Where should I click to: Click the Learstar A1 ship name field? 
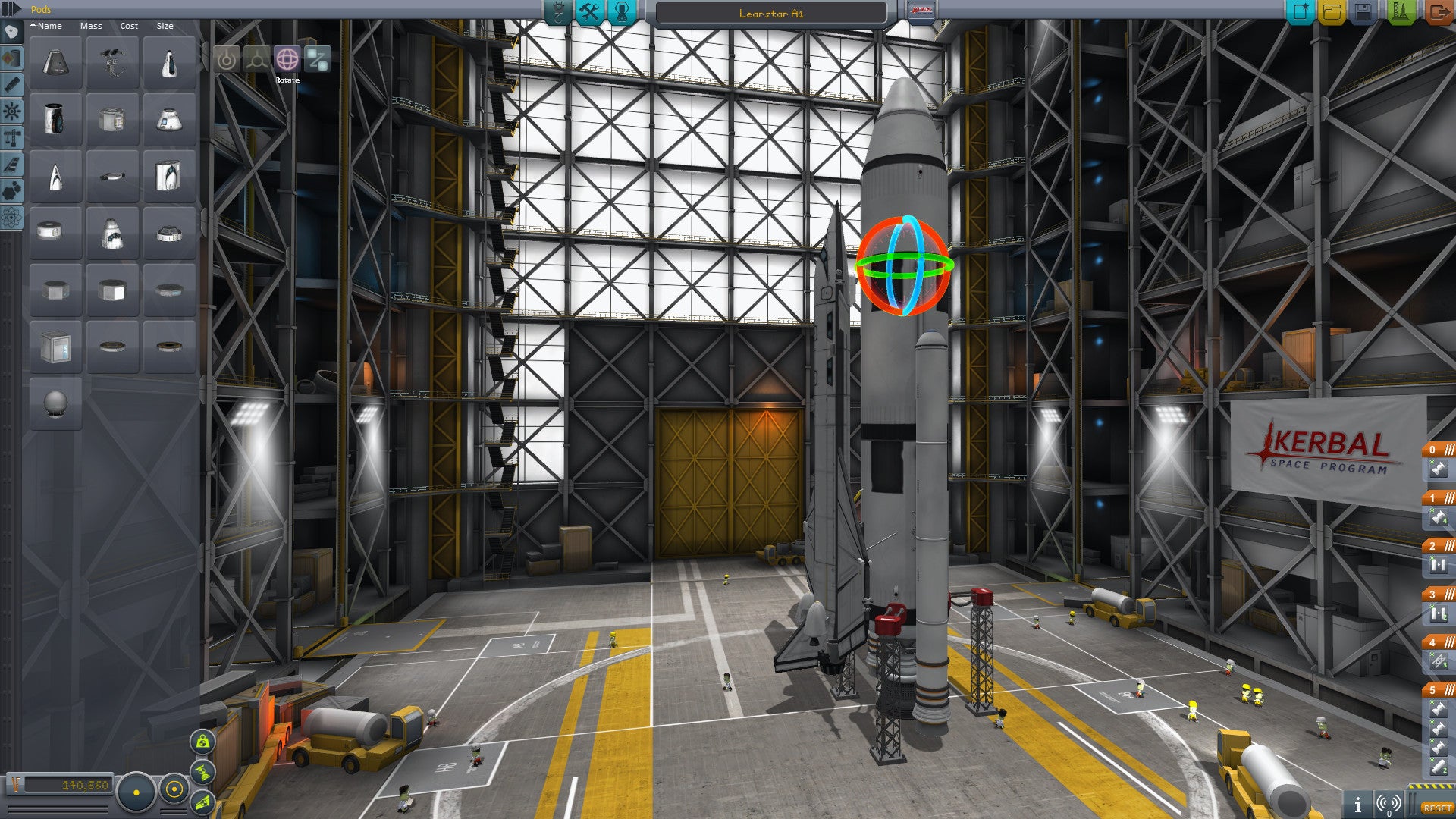(770, 12)
